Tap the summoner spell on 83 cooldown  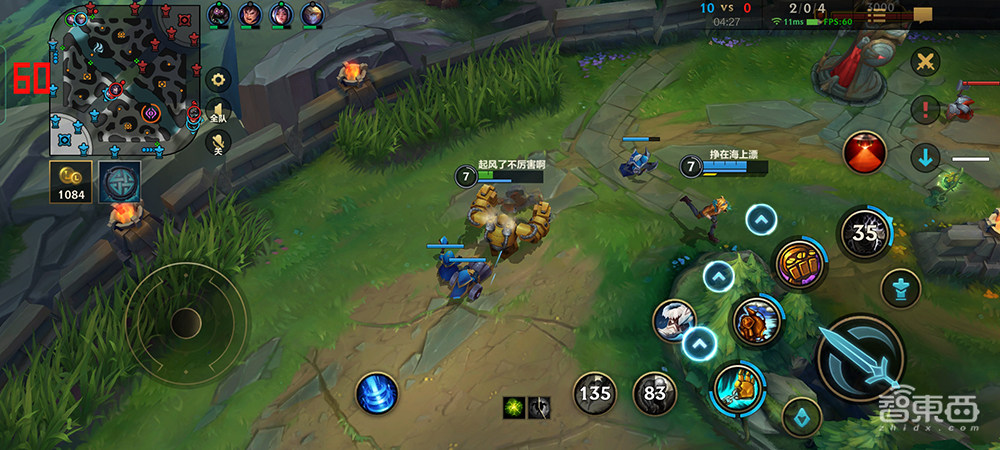tap(655, 393)
